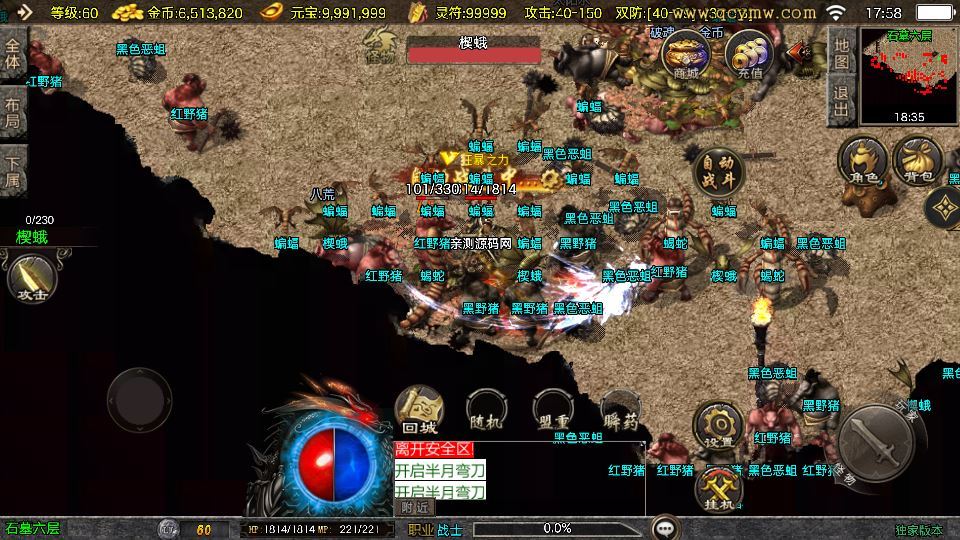Use the 回城 return-to-town scroll
This screenshot has width=960, height=540.
click(x=419, y=409)
